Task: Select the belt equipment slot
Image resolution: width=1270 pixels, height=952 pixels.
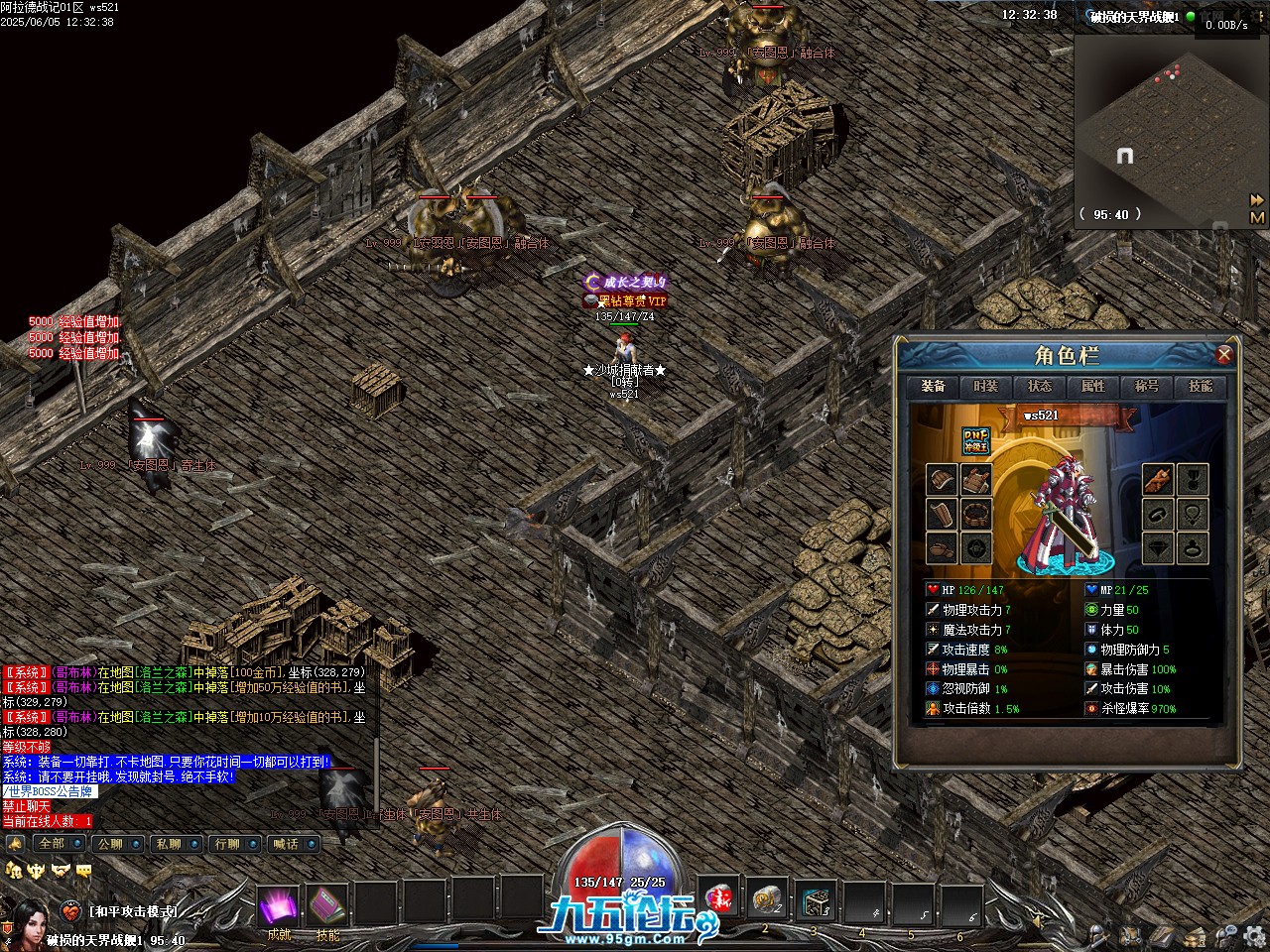Action: (976, 514)
